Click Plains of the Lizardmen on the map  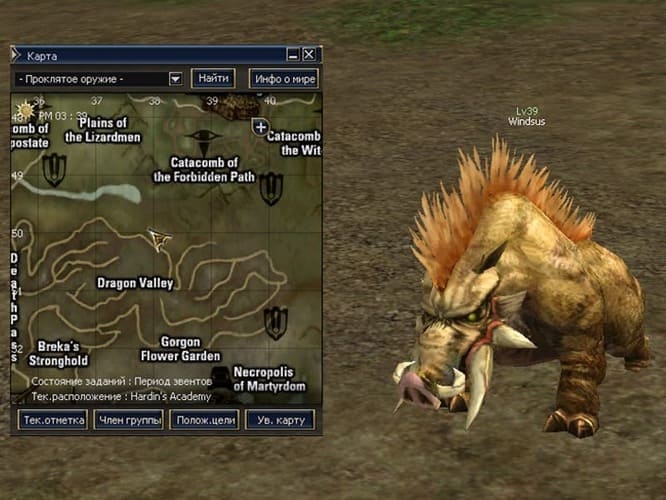[103, 129]
